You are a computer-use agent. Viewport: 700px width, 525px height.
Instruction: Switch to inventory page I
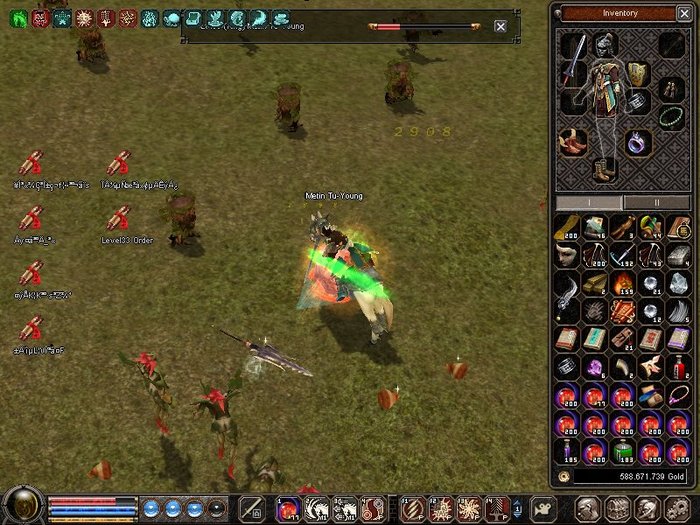[589, 202]
